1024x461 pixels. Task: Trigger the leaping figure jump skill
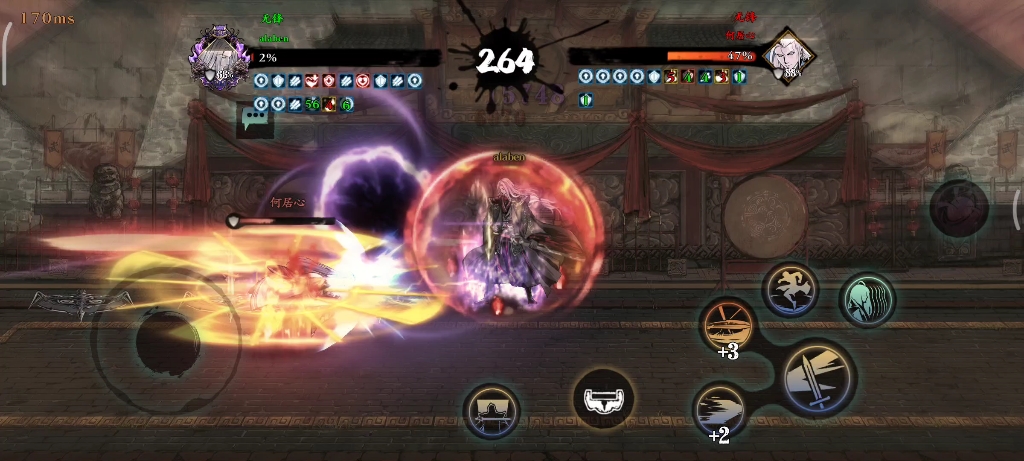(790, 289)
